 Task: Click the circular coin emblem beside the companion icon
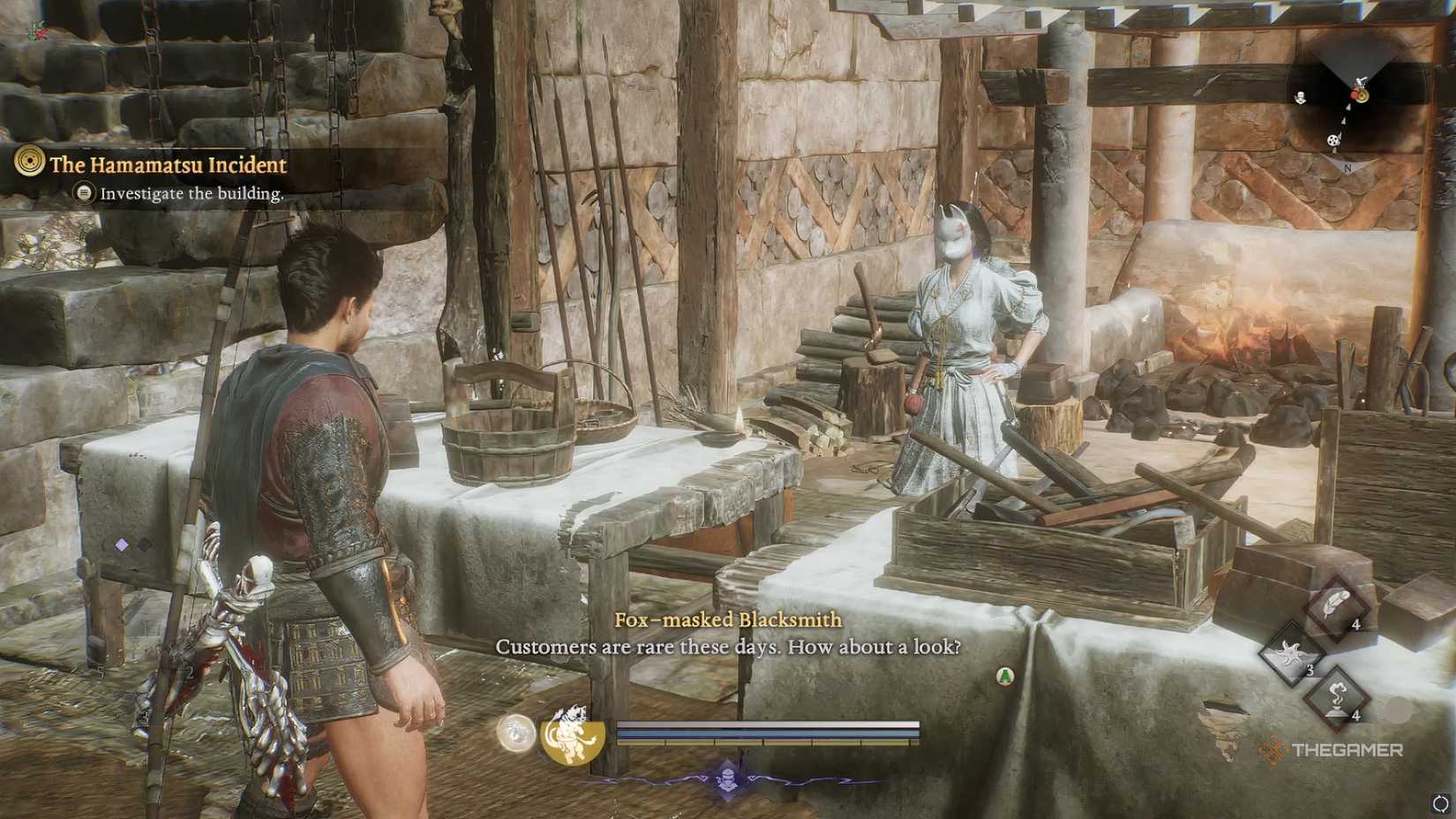coord(517,733)
